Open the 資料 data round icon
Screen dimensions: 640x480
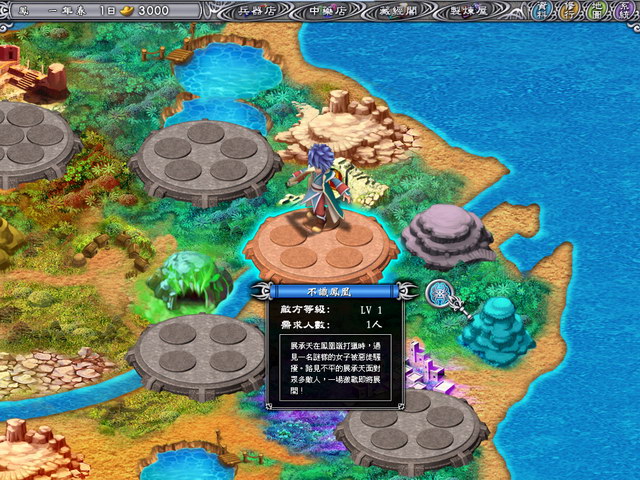[x=542, y=10]
